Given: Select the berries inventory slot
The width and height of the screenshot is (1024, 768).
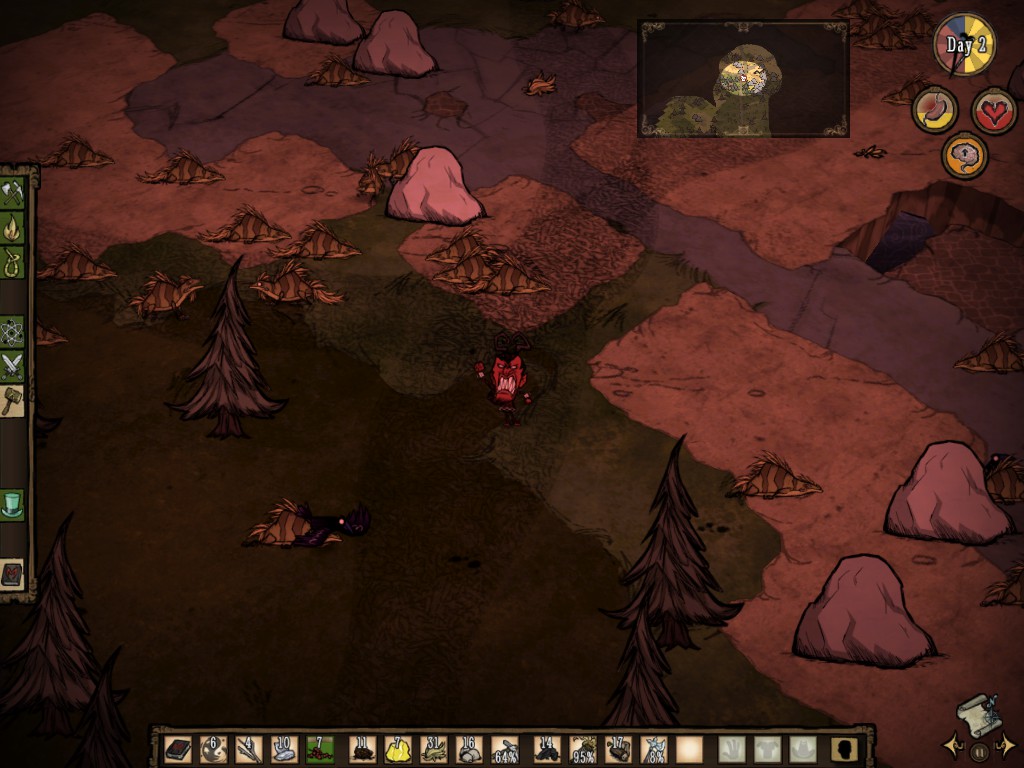Looking at the screenshot, I should 320,749.
